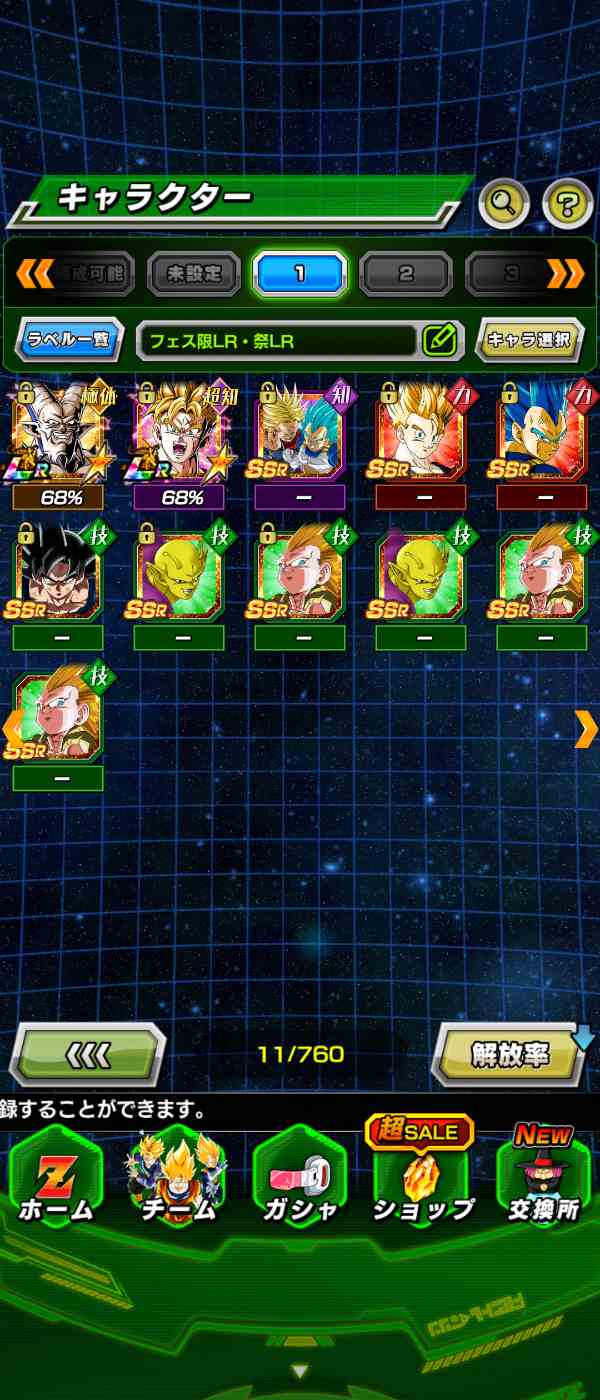
Task: Open the キャラ選択 character select button
Action: point(529,340)
